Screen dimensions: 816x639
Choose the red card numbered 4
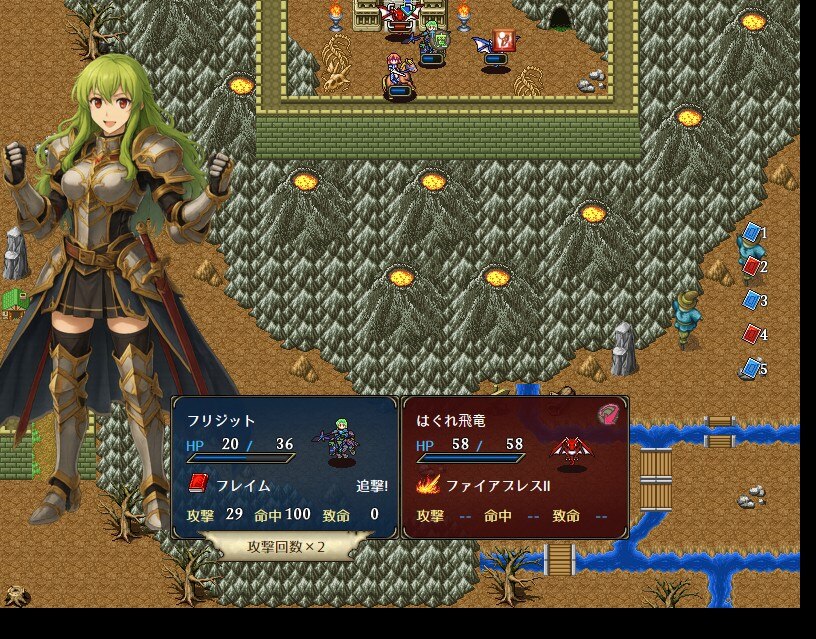(x=752, y=334)
